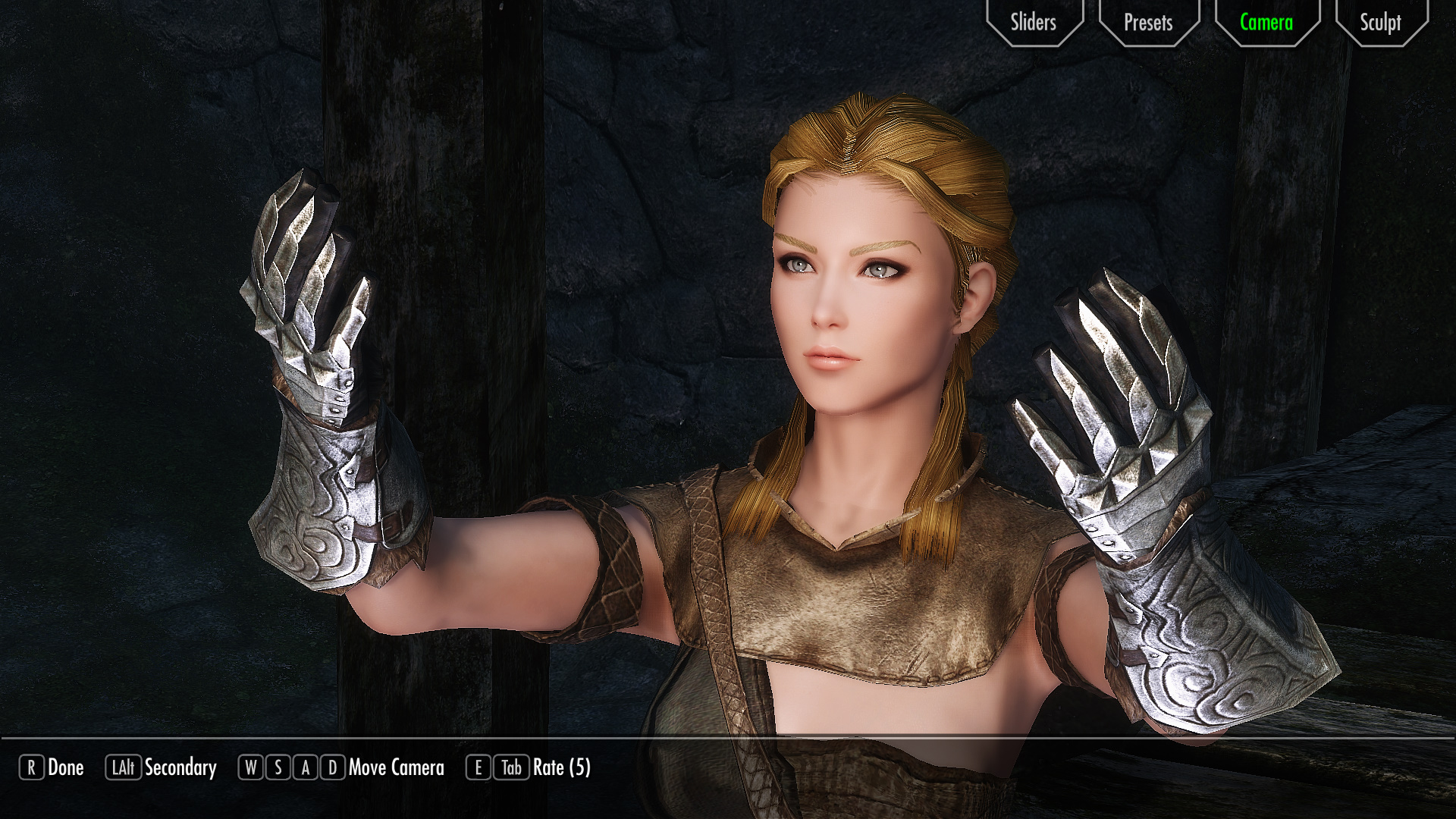
Task: Switch to the Sliders tab
Action: click(1034, 22)
